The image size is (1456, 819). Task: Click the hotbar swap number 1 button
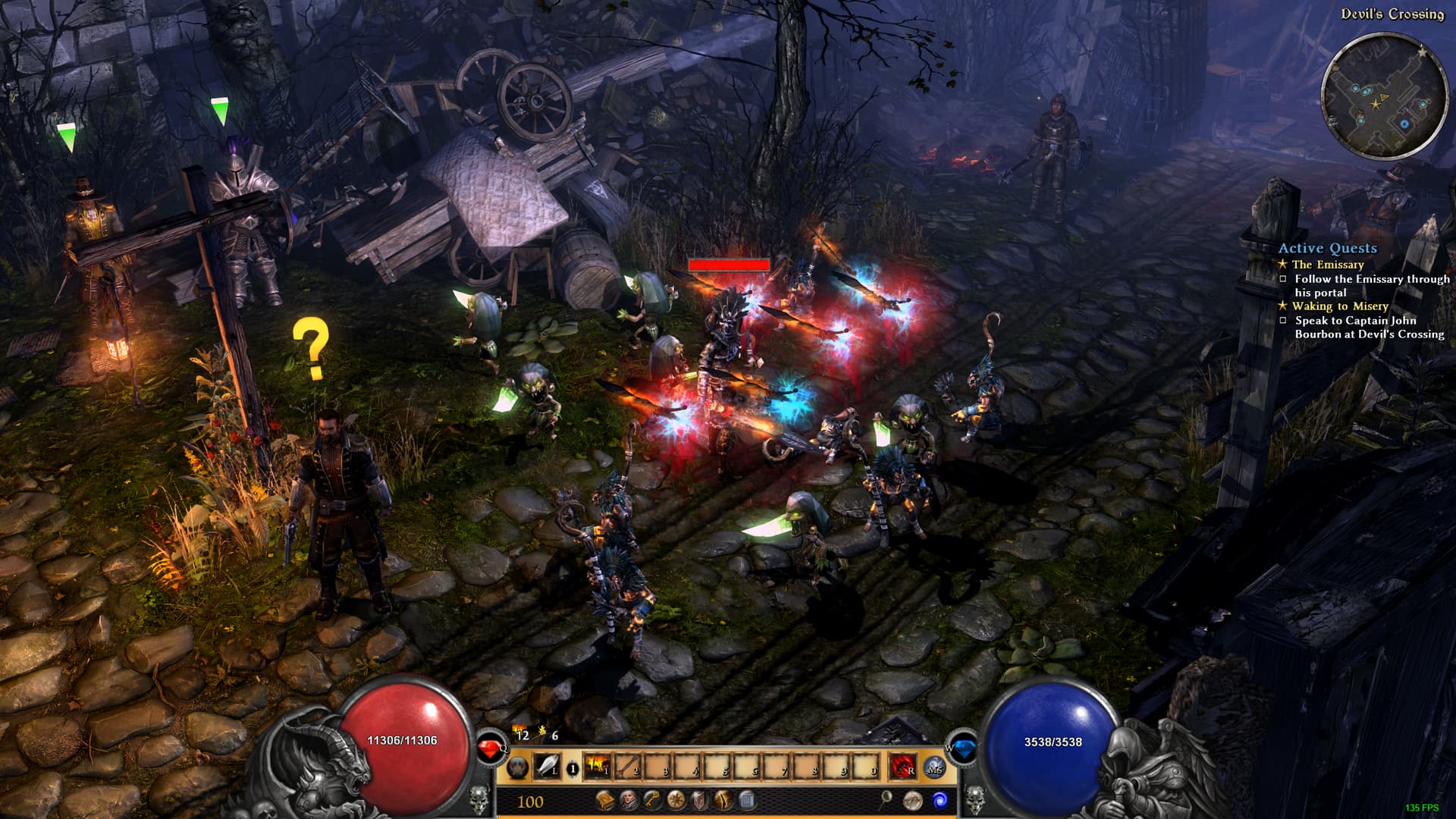point(573,769)
